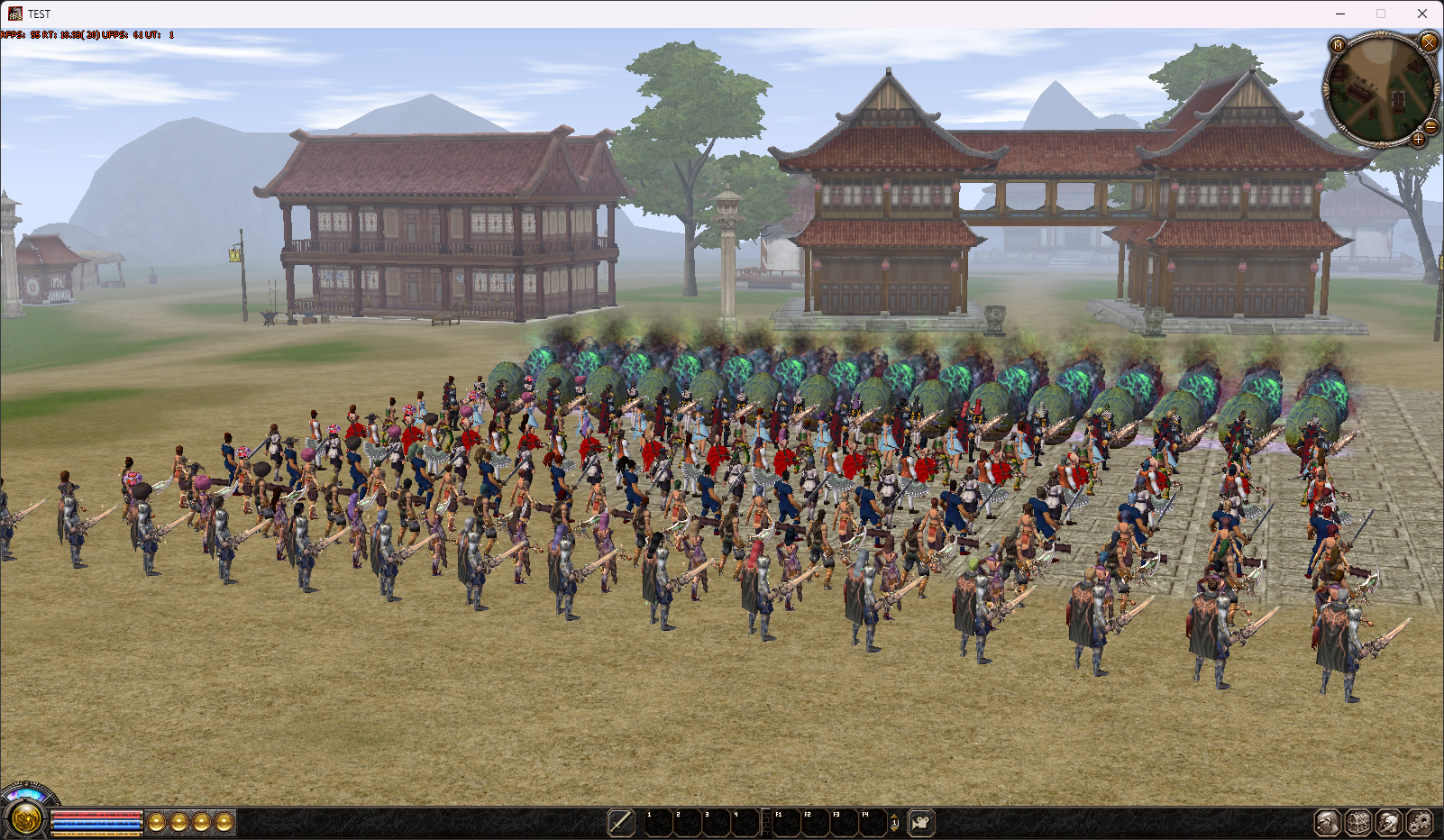The width and height of the screenshot is (1444, 840).
Task: Zoom in the minimap with the plus button
Action: [x=1419, y=140]
